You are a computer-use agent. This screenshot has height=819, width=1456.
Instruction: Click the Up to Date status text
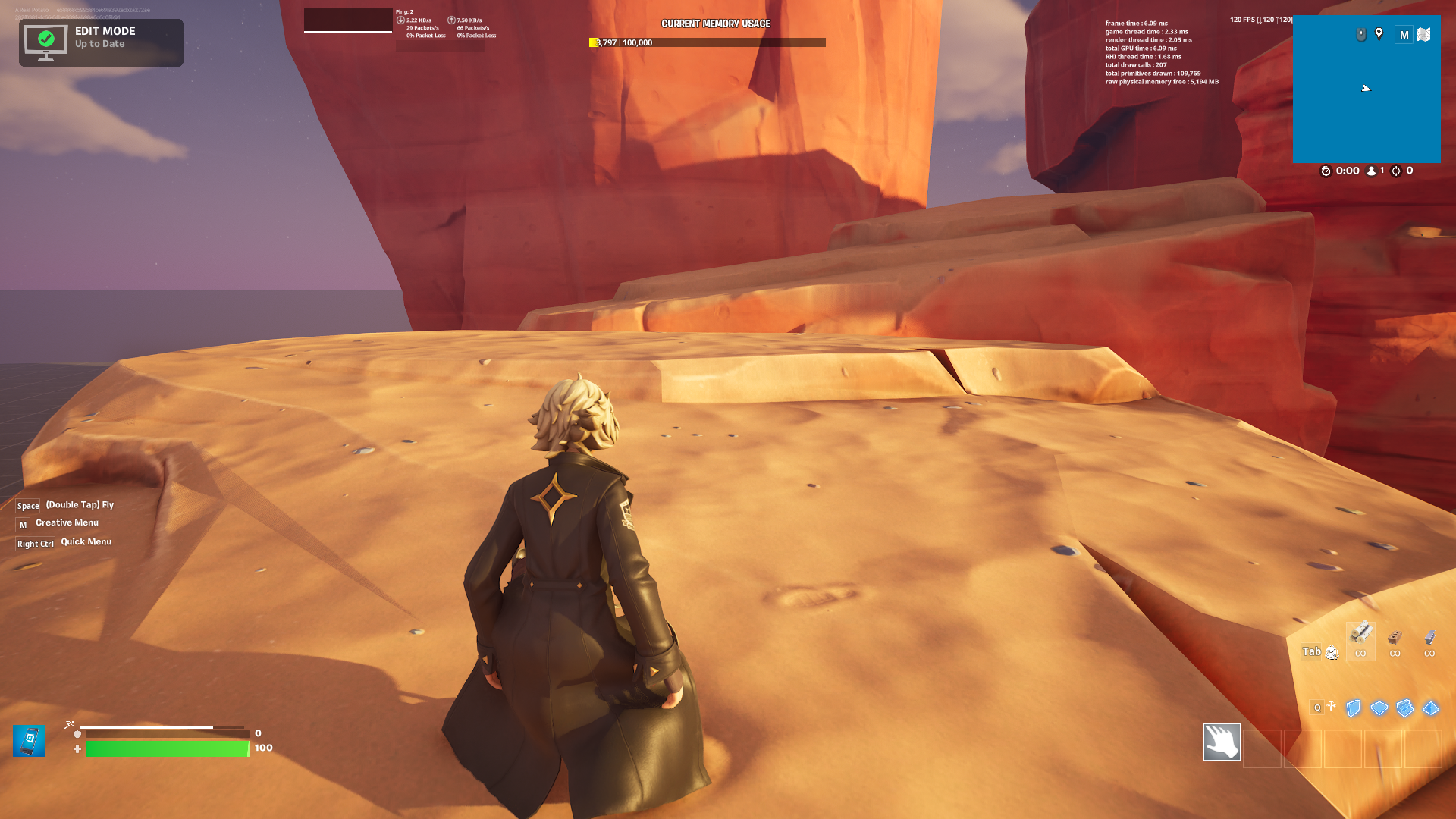coord(99,44)
